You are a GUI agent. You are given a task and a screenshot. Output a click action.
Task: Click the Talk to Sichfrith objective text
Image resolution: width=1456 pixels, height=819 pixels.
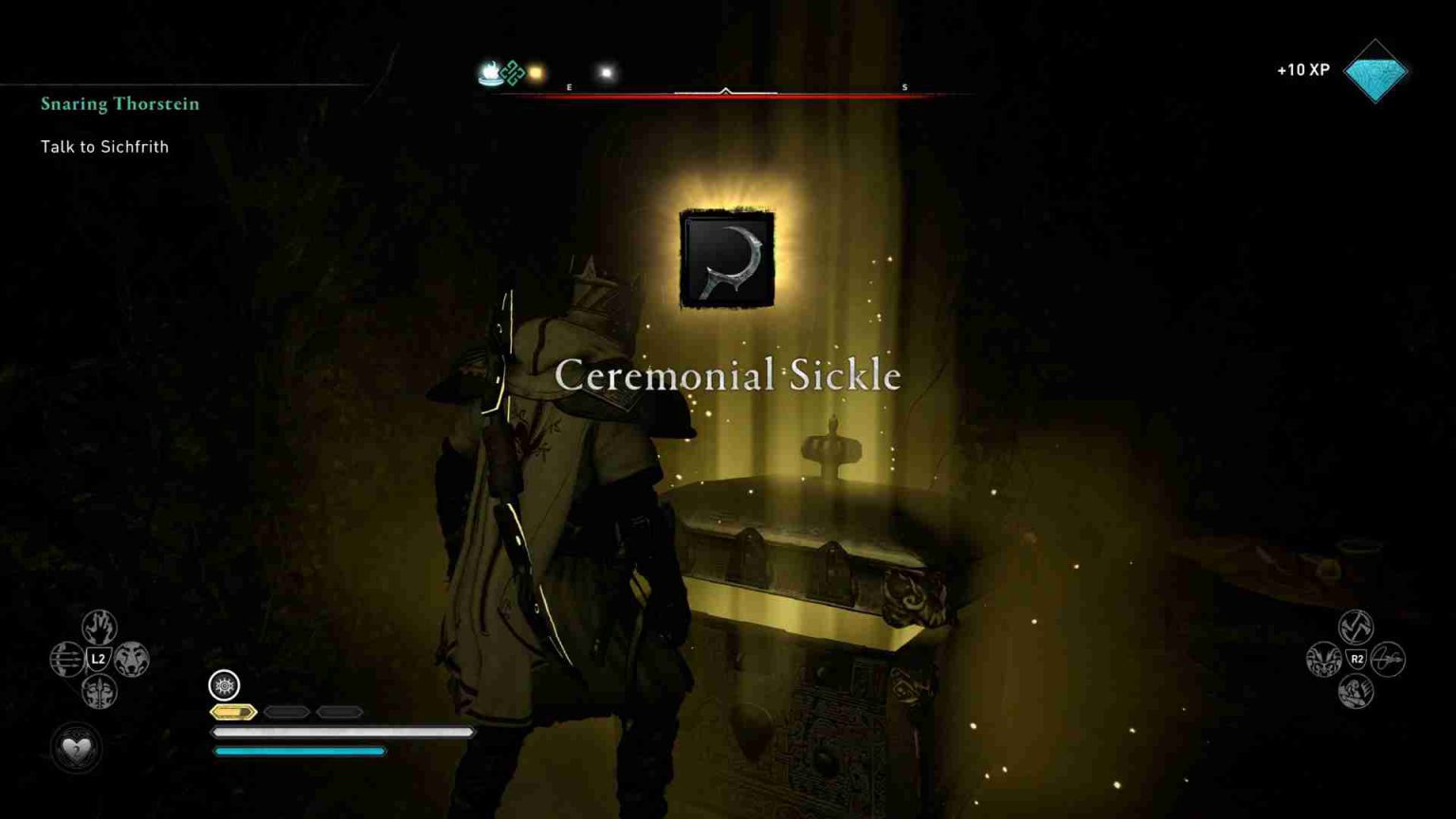104,147
